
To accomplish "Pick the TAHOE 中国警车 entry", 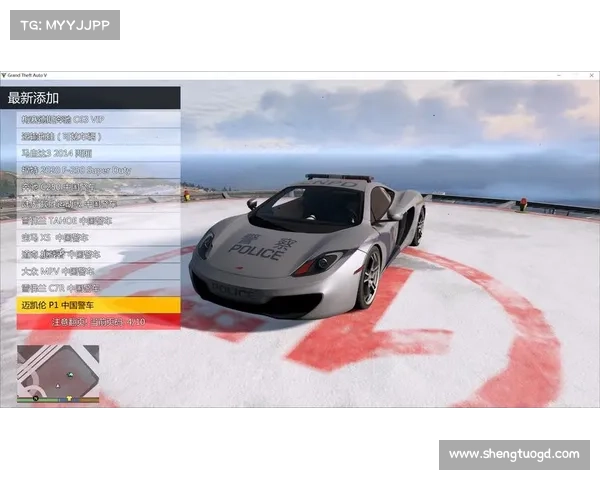I will point(98,220).
